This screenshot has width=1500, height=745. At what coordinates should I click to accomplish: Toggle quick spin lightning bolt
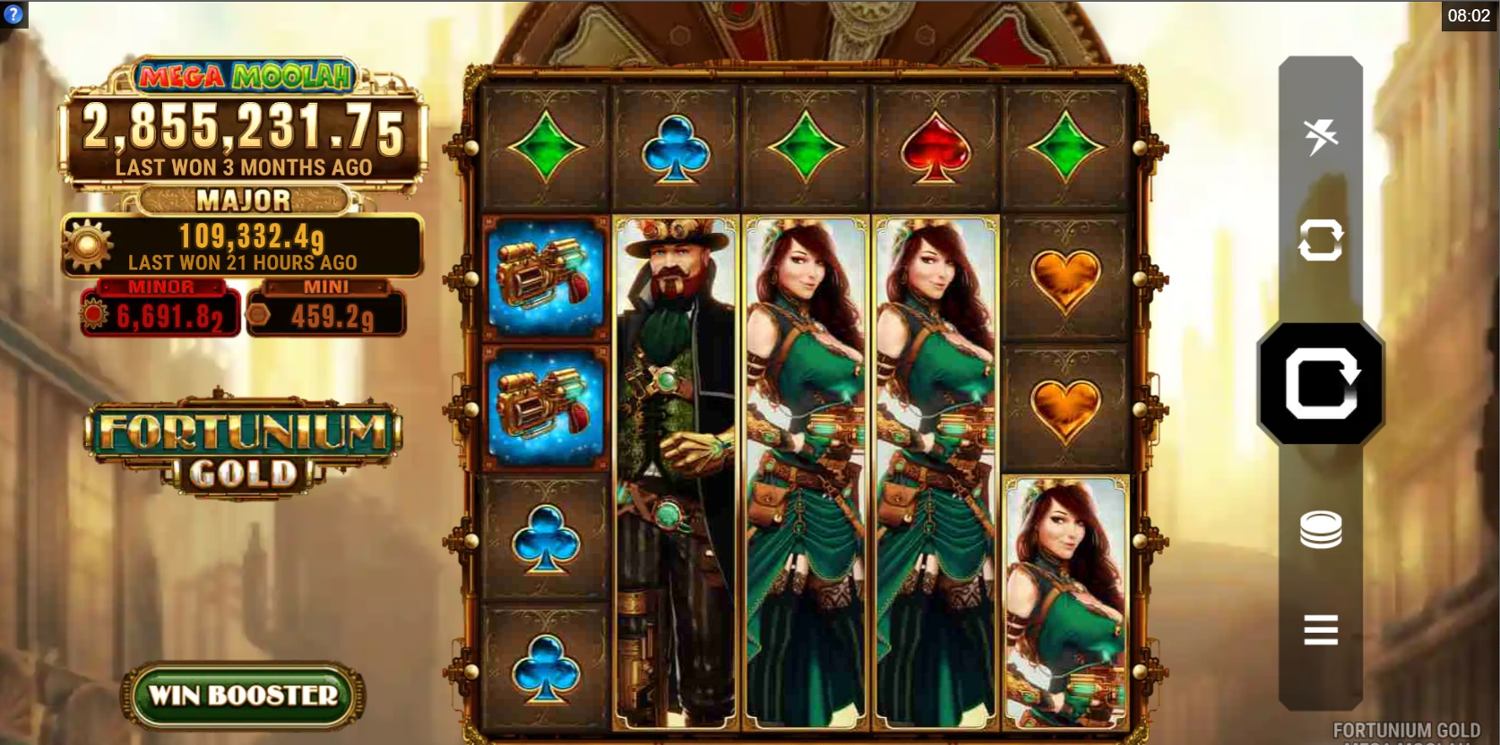coord(1320,136)
